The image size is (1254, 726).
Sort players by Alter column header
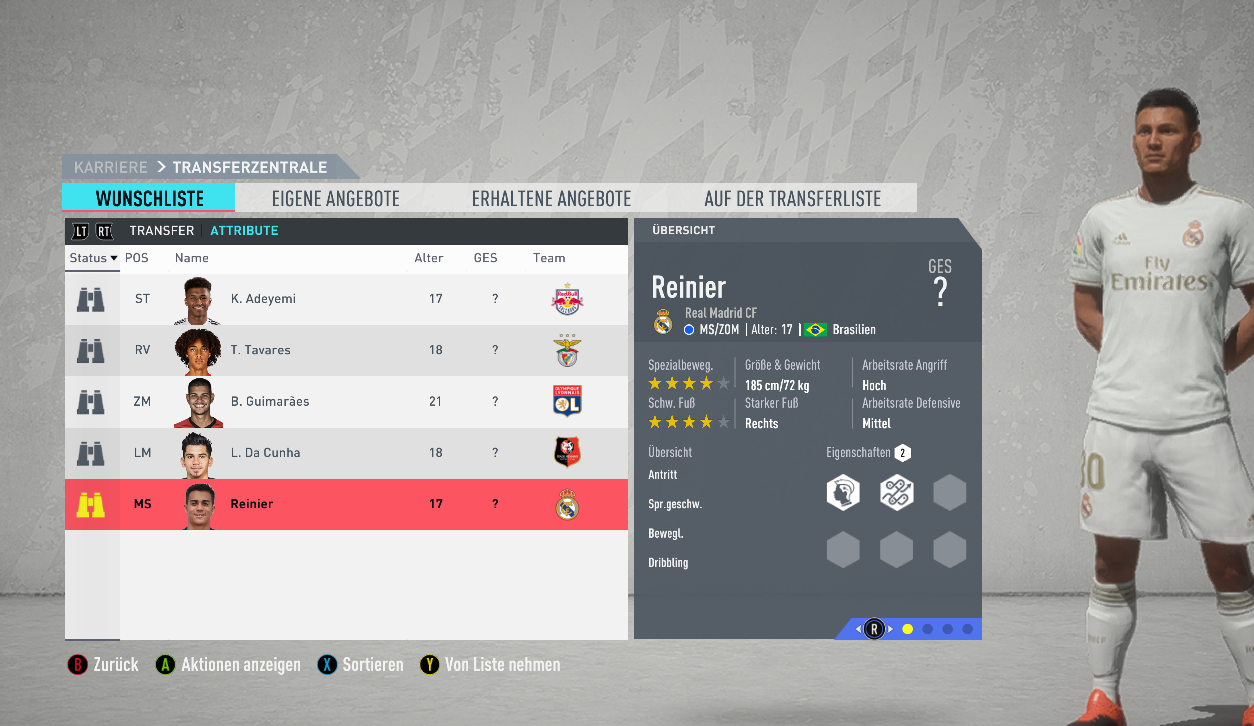[429, 258]
